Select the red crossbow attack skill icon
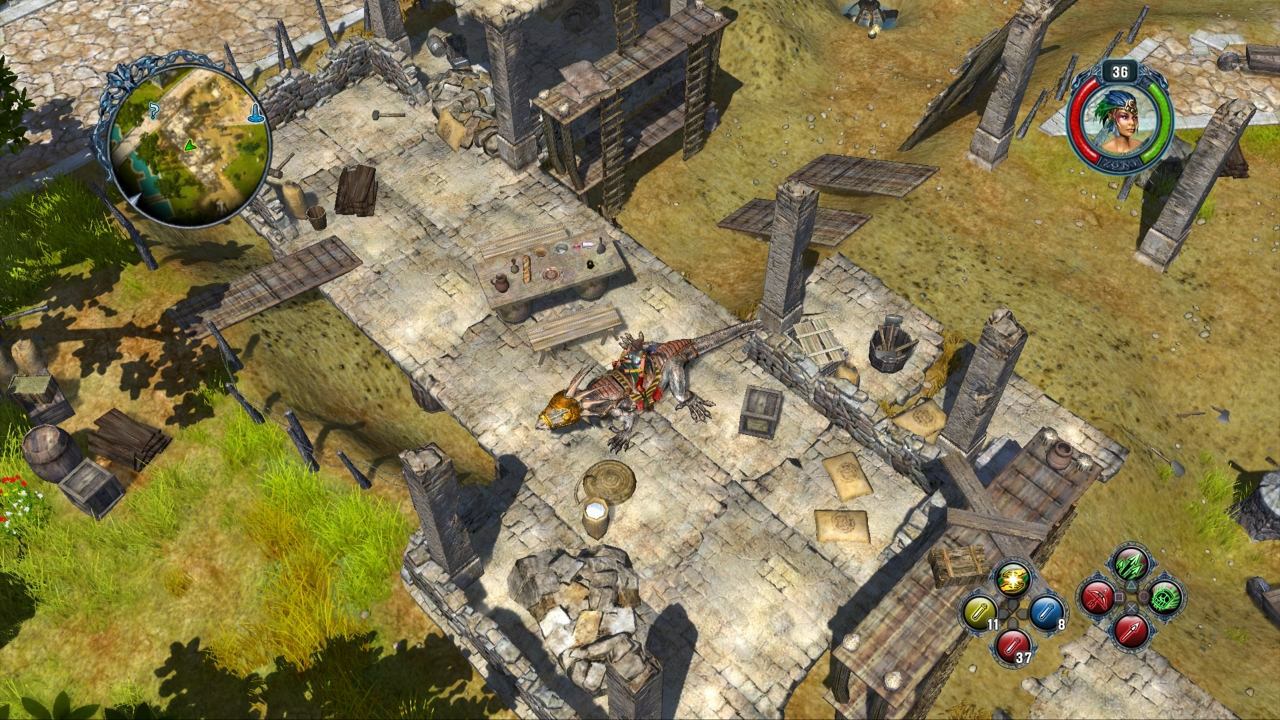The width and height of the screenshot is (1280, 720). coord(1097,595)
